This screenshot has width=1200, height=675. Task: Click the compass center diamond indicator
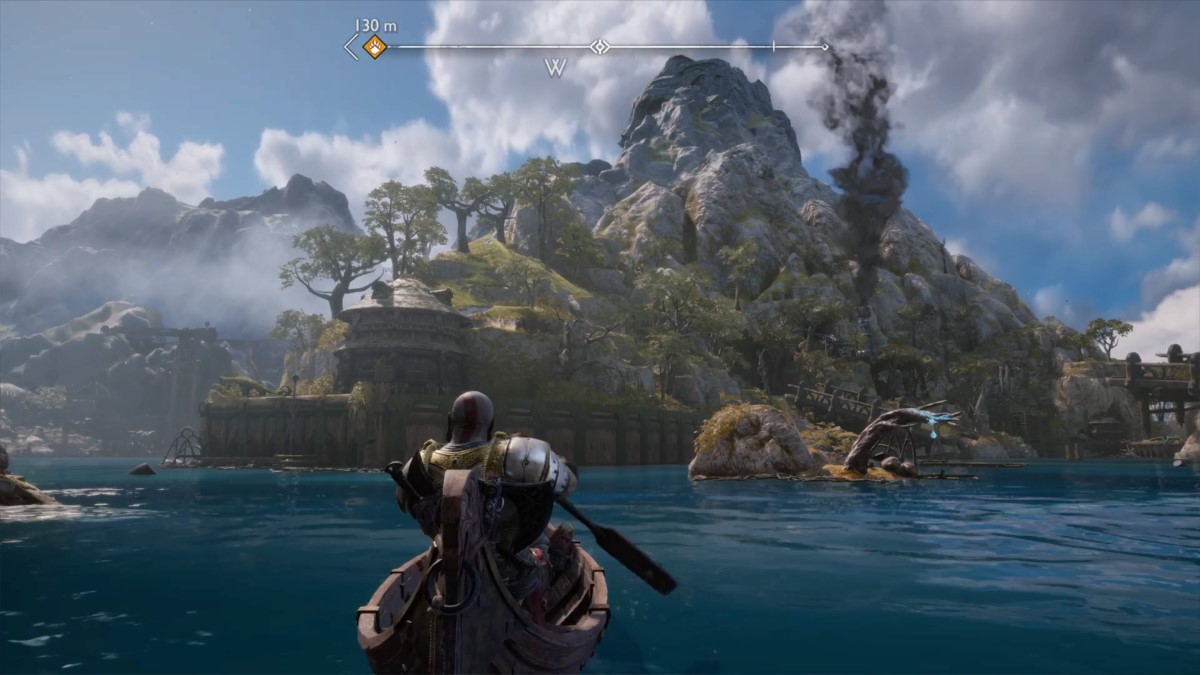point(598,46)
